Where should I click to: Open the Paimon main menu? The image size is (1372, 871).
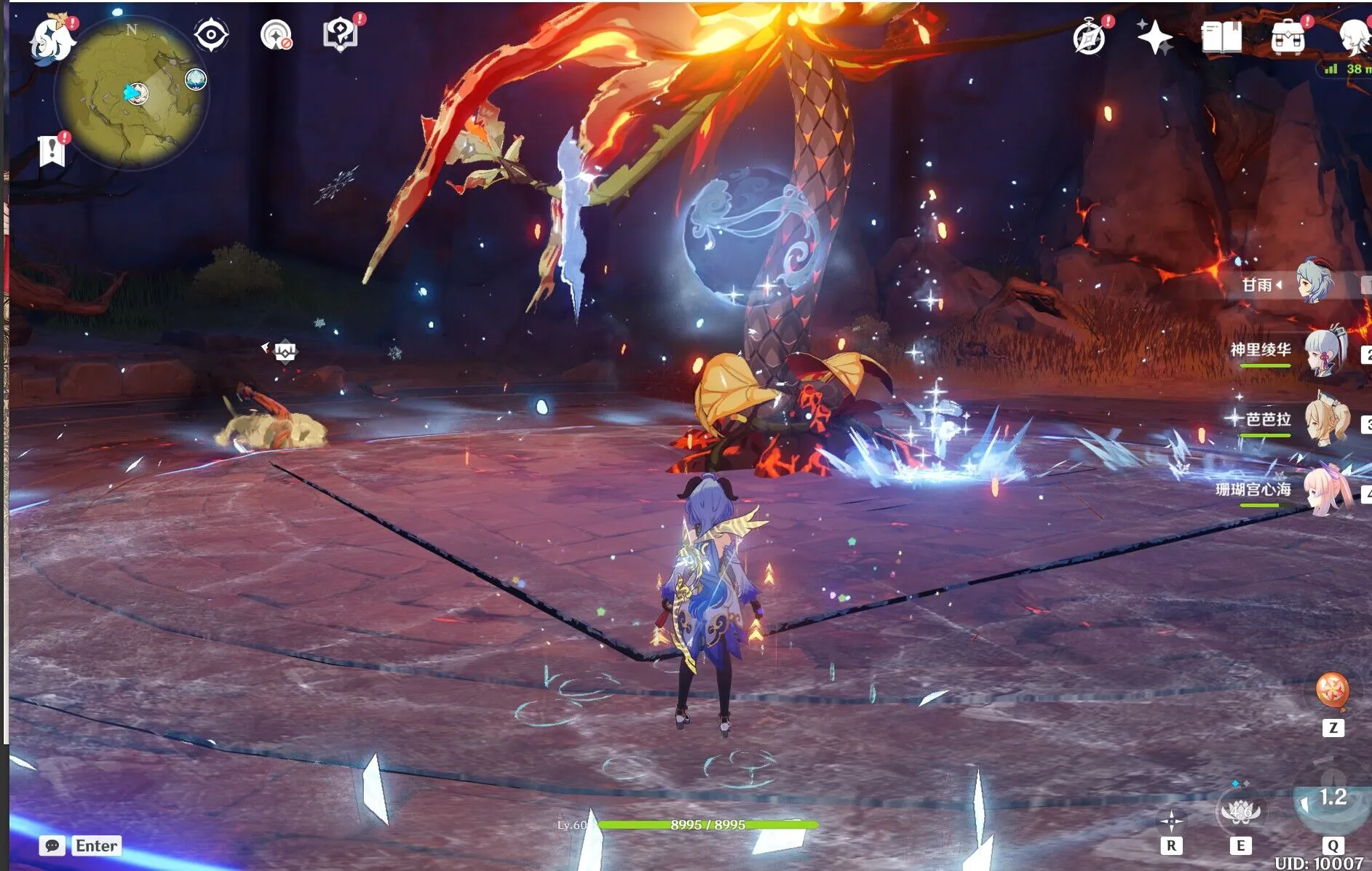tap(52, 38)
